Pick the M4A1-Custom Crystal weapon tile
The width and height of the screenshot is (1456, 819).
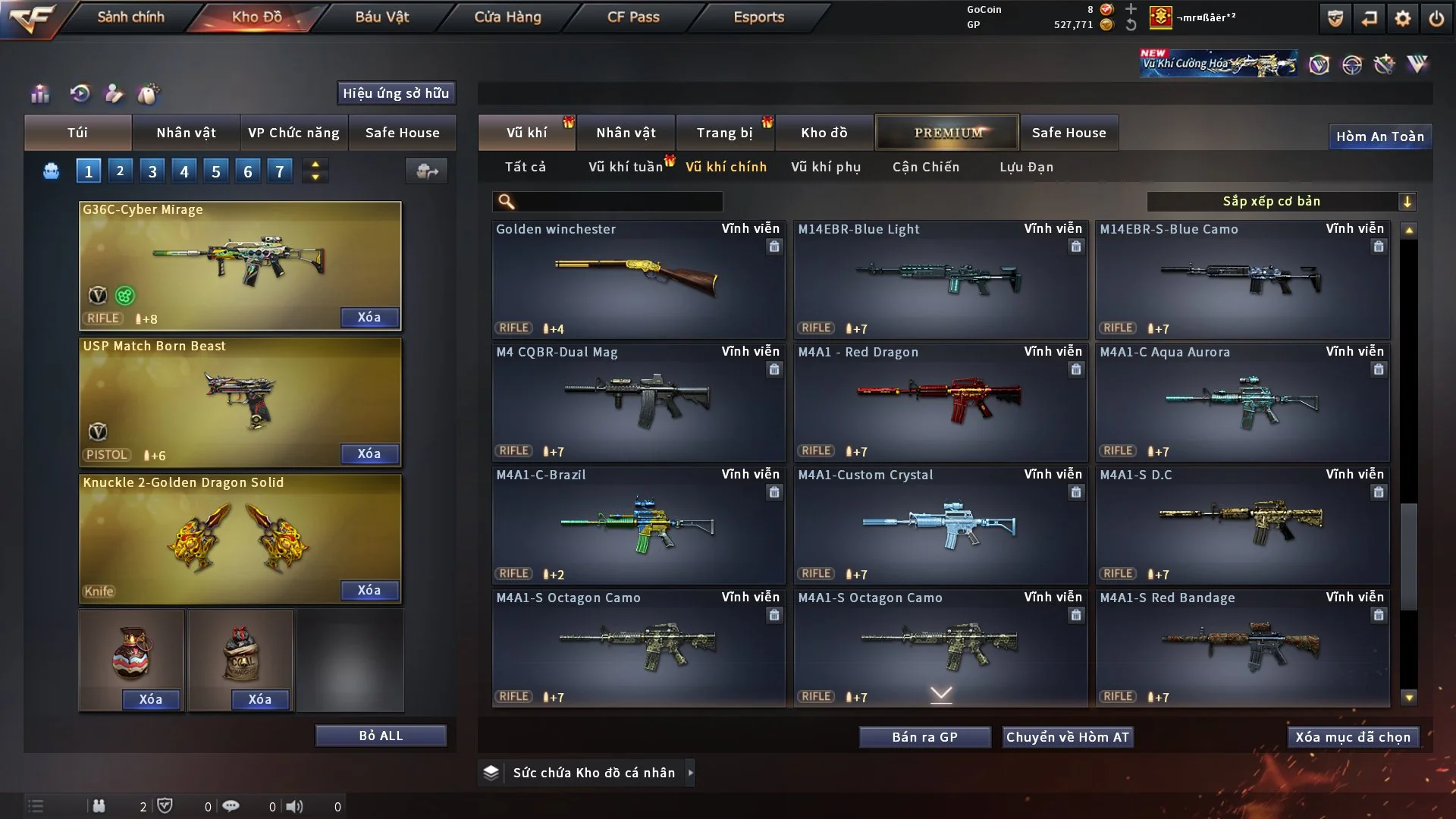coord(940,525)
